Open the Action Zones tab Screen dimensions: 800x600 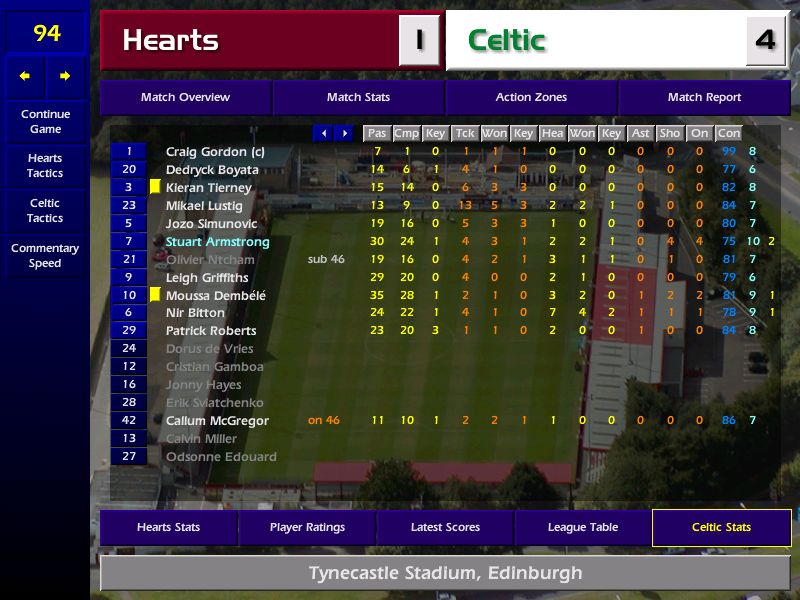coord(531,98)
